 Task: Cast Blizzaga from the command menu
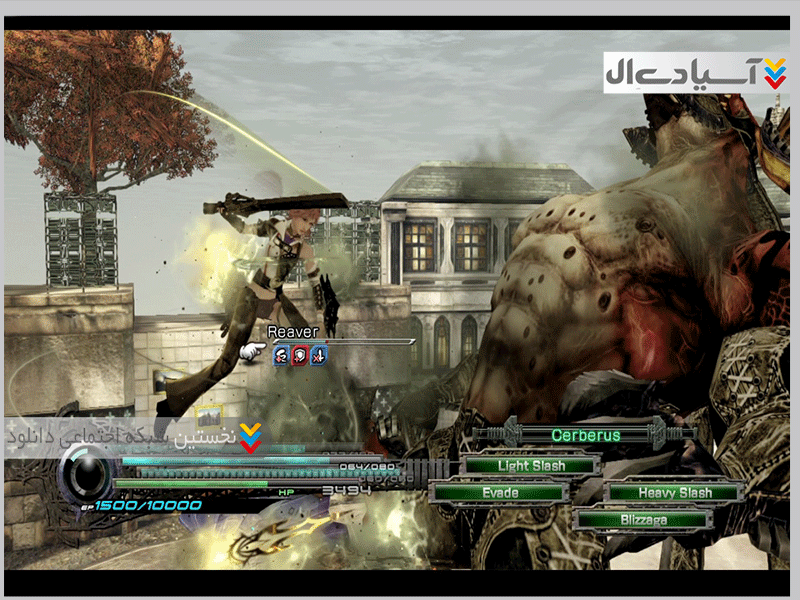[x=642, y=519]
